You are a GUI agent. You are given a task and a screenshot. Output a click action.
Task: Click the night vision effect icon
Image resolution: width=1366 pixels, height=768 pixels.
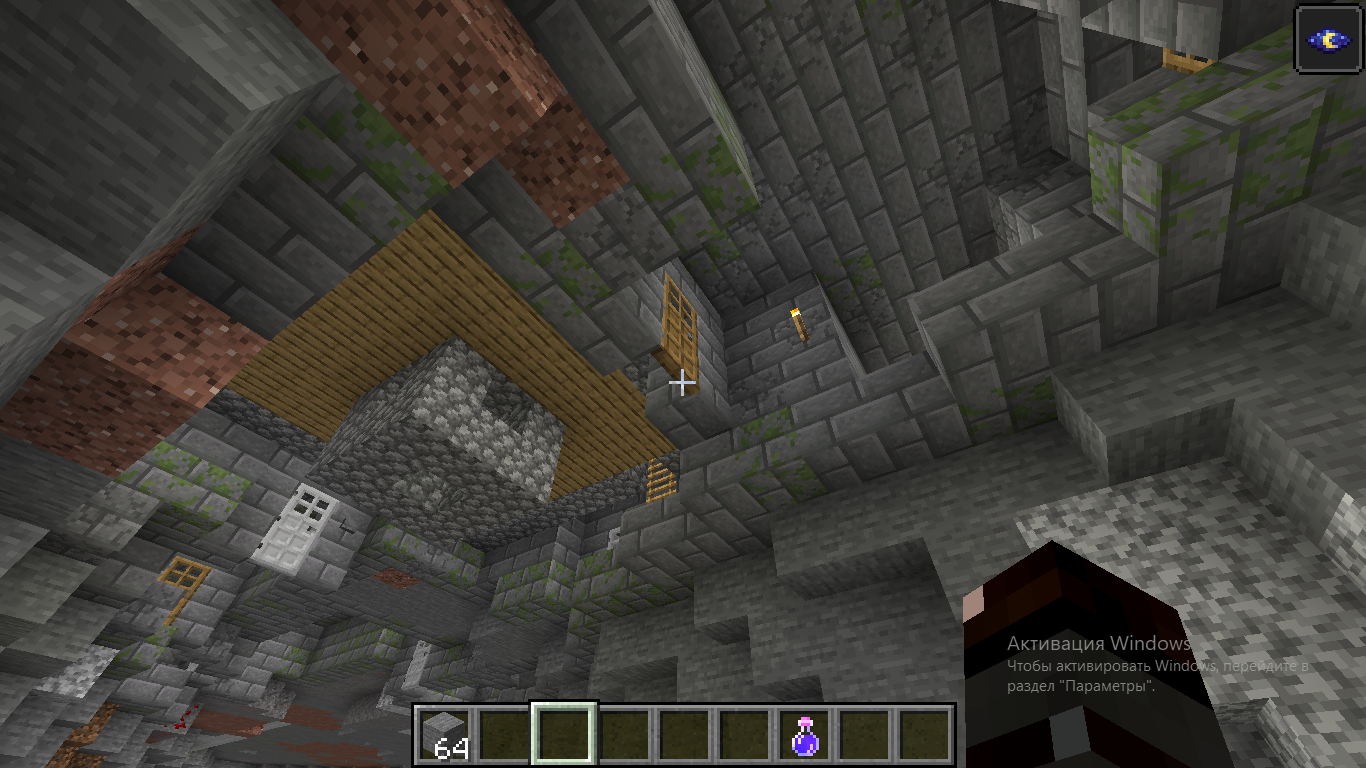[x=1328, y=40]
